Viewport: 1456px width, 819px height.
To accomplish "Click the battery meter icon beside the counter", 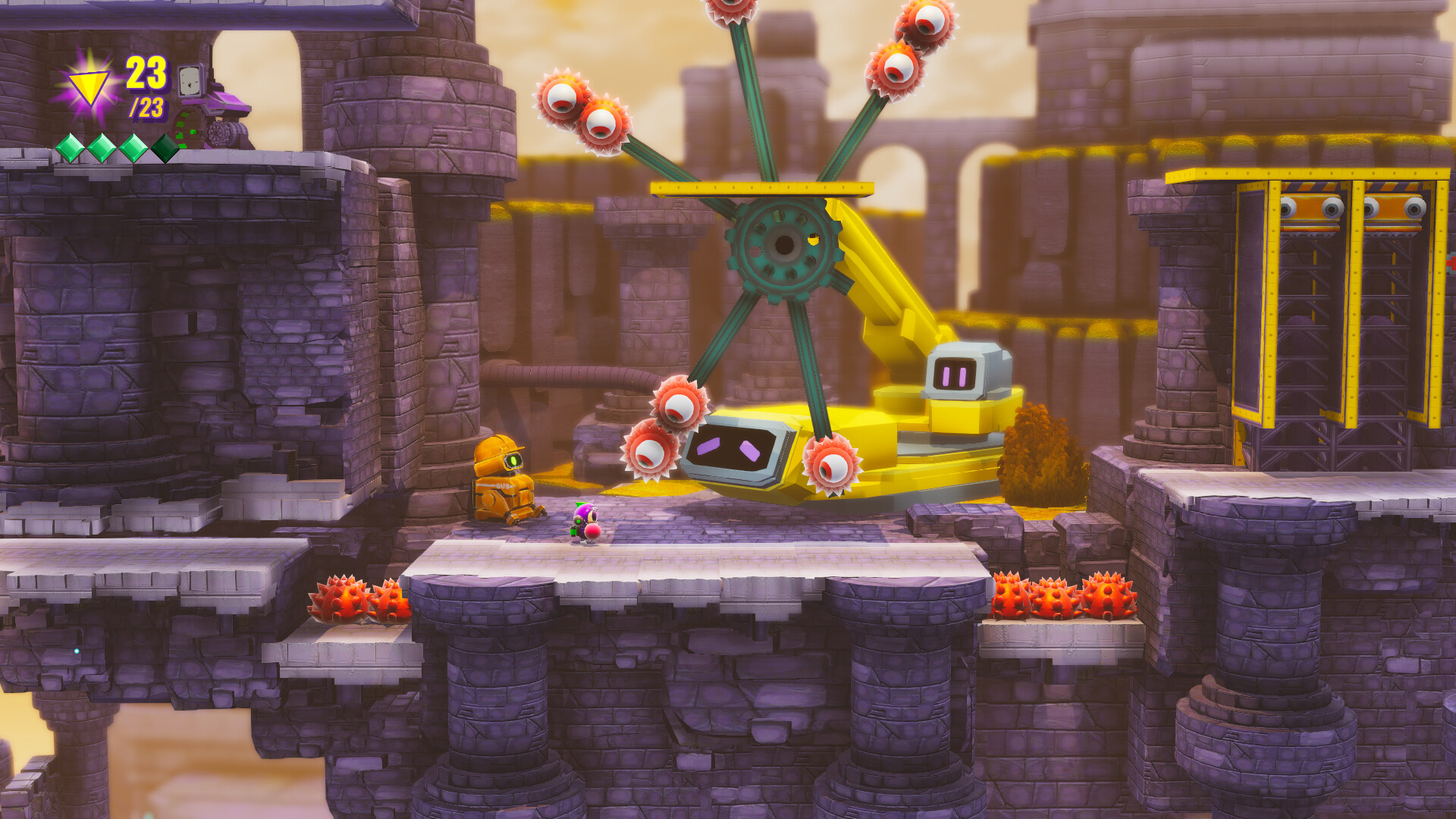I will 191,81.
